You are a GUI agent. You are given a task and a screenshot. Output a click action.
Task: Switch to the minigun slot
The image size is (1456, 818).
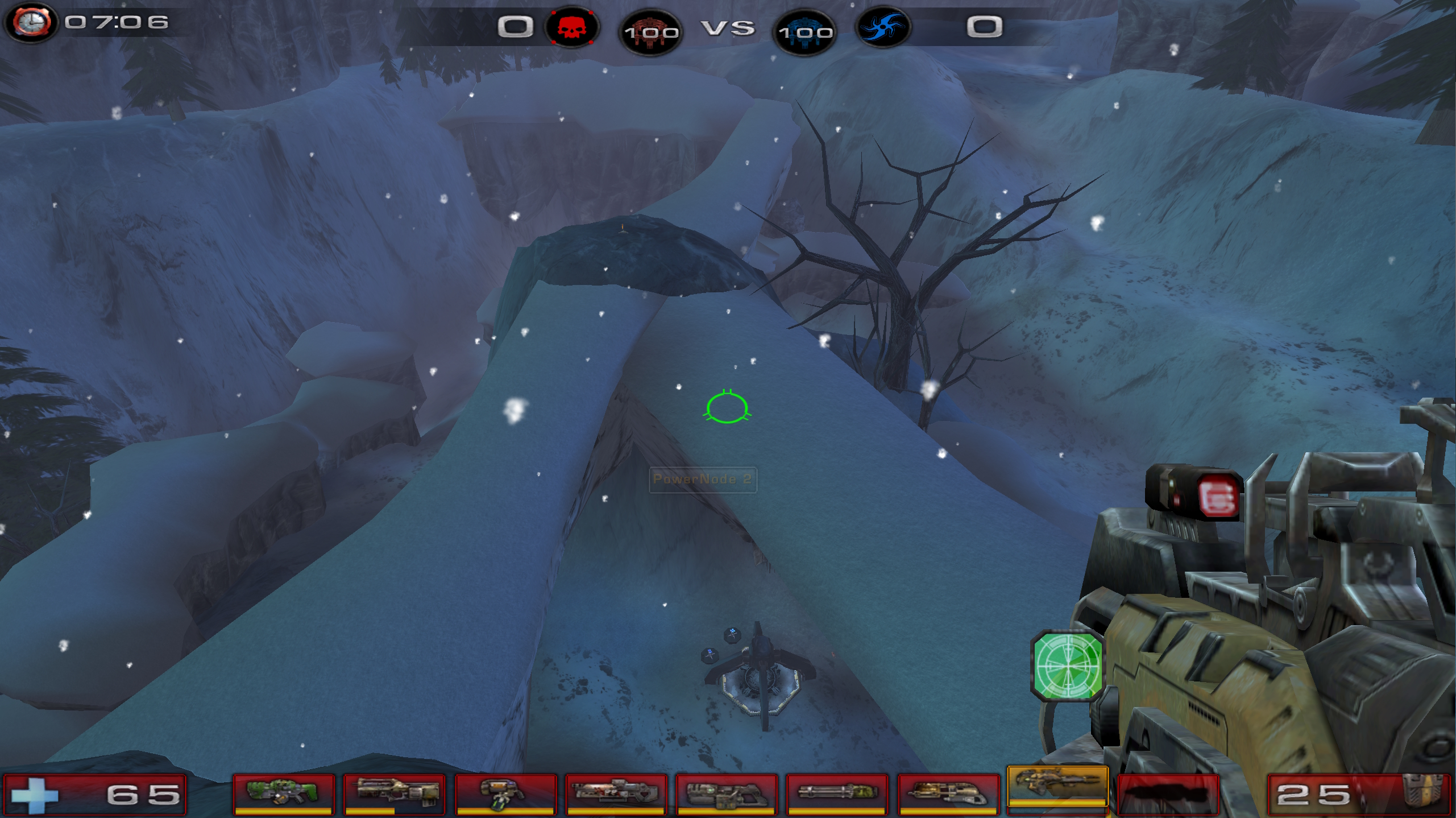point(836,792)
